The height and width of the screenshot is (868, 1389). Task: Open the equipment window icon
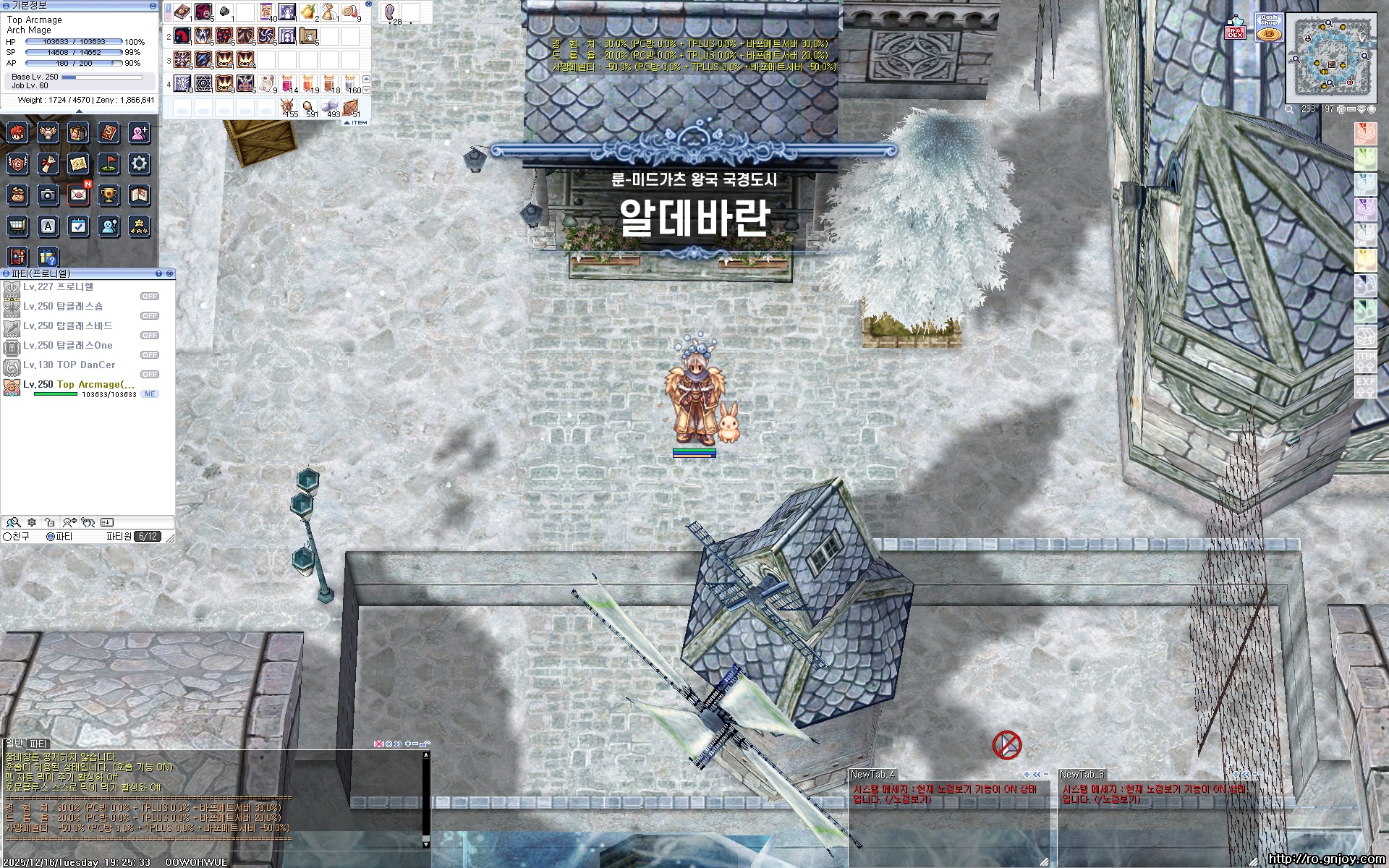coord(47,133)
